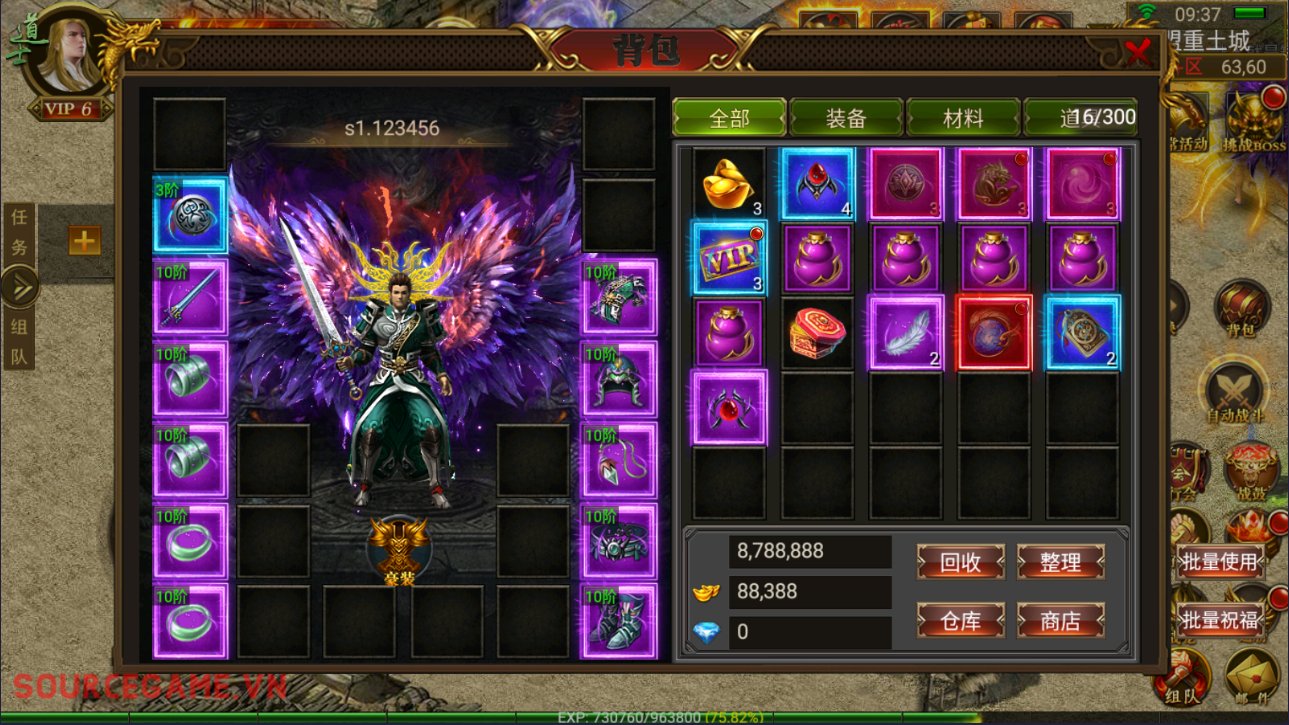Select the equipped 3阶 medal slot
This screenshot has width=1289, height=725.
click(x=190, y=215)
